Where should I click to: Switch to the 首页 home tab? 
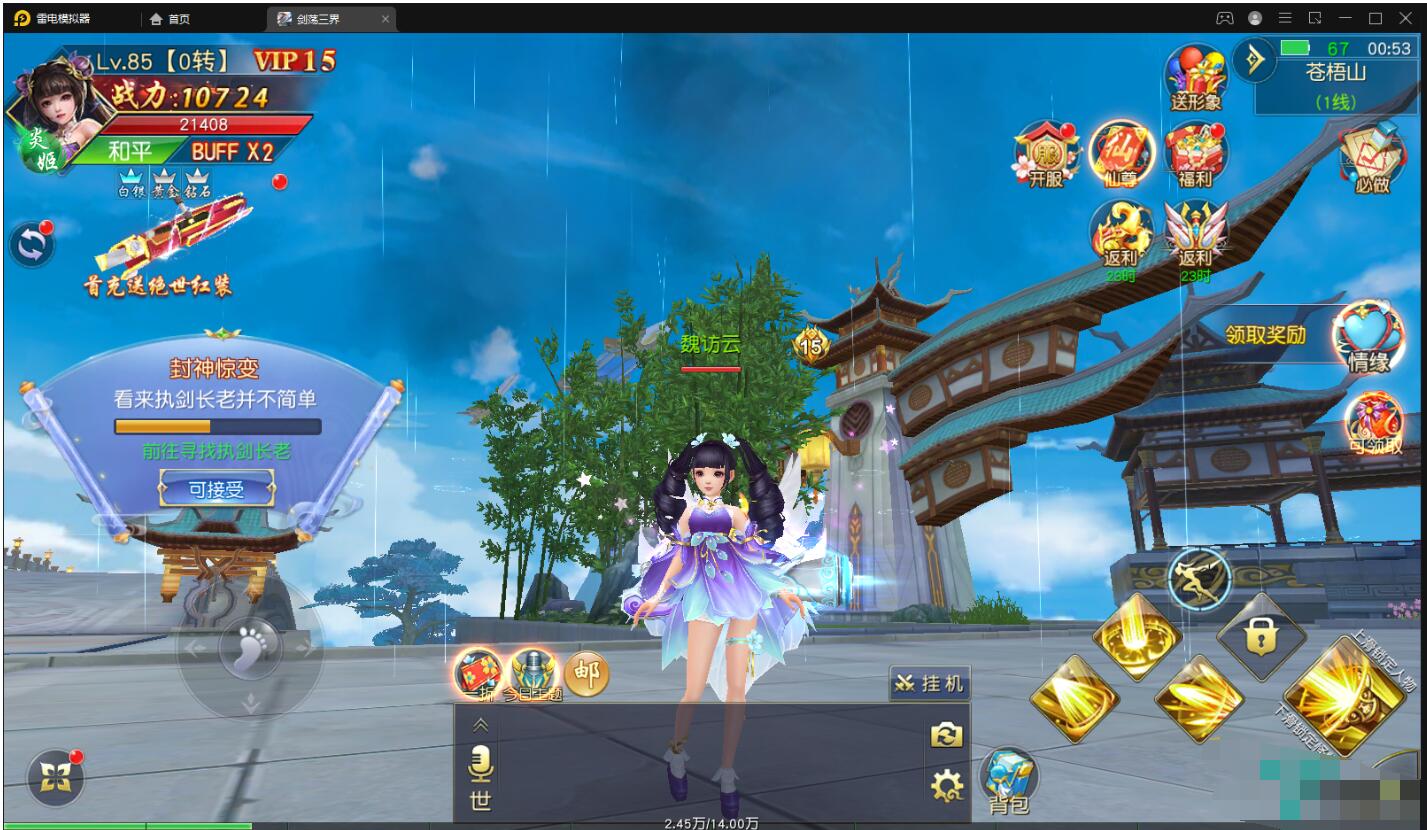[170, 19]
